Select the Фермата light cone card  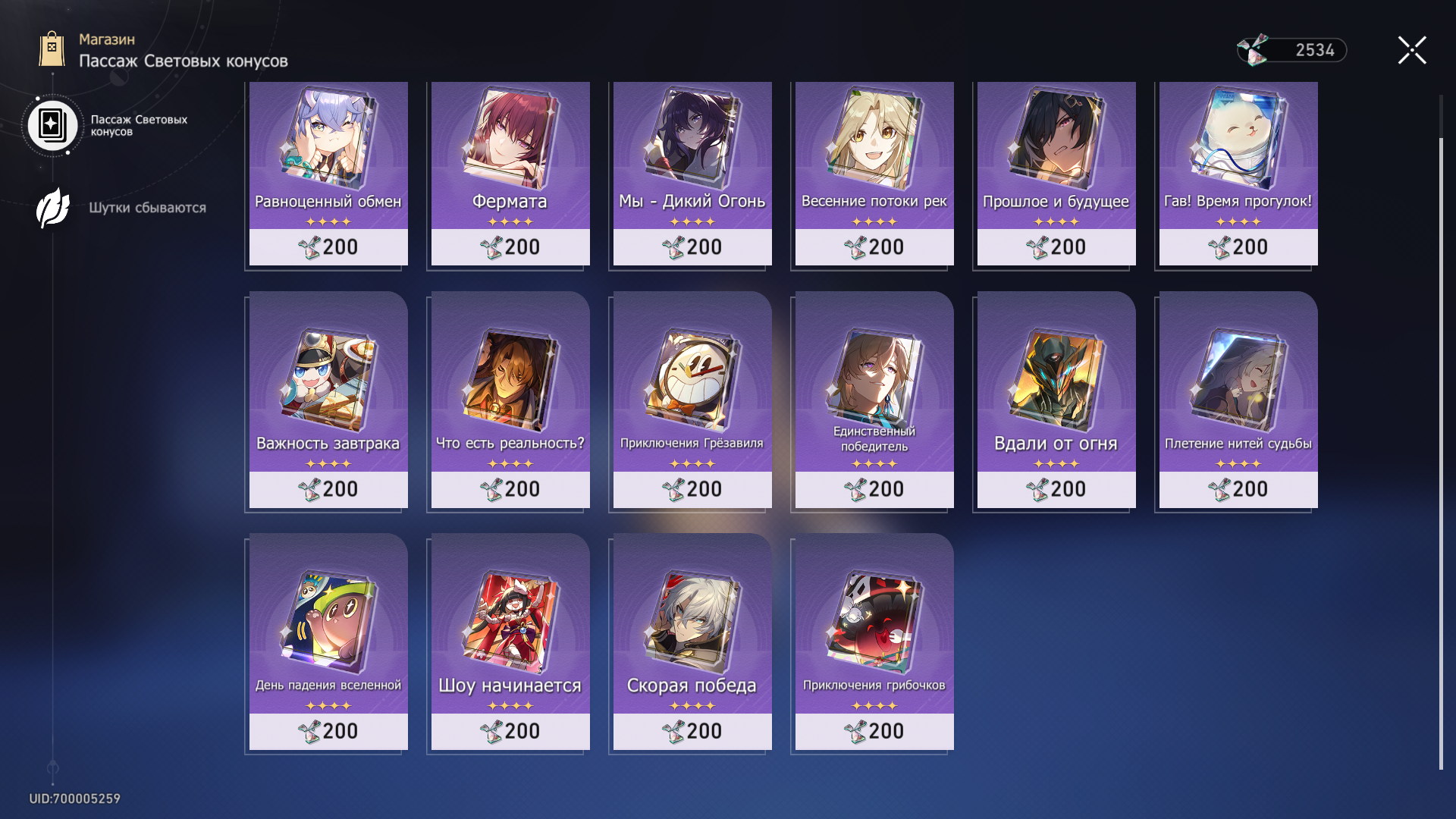[x=510, y=173]
